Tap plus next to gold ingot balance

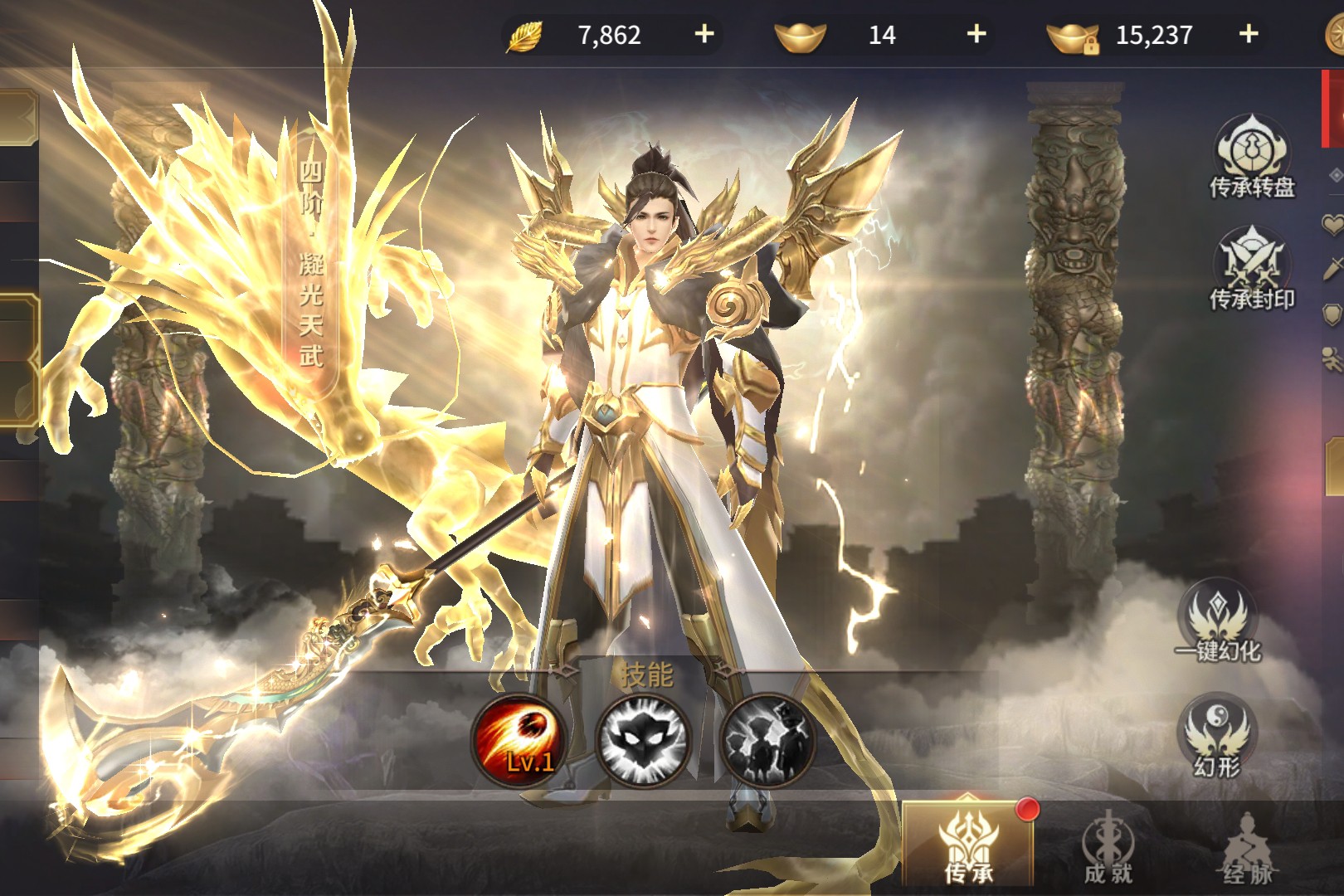point(976,34)
